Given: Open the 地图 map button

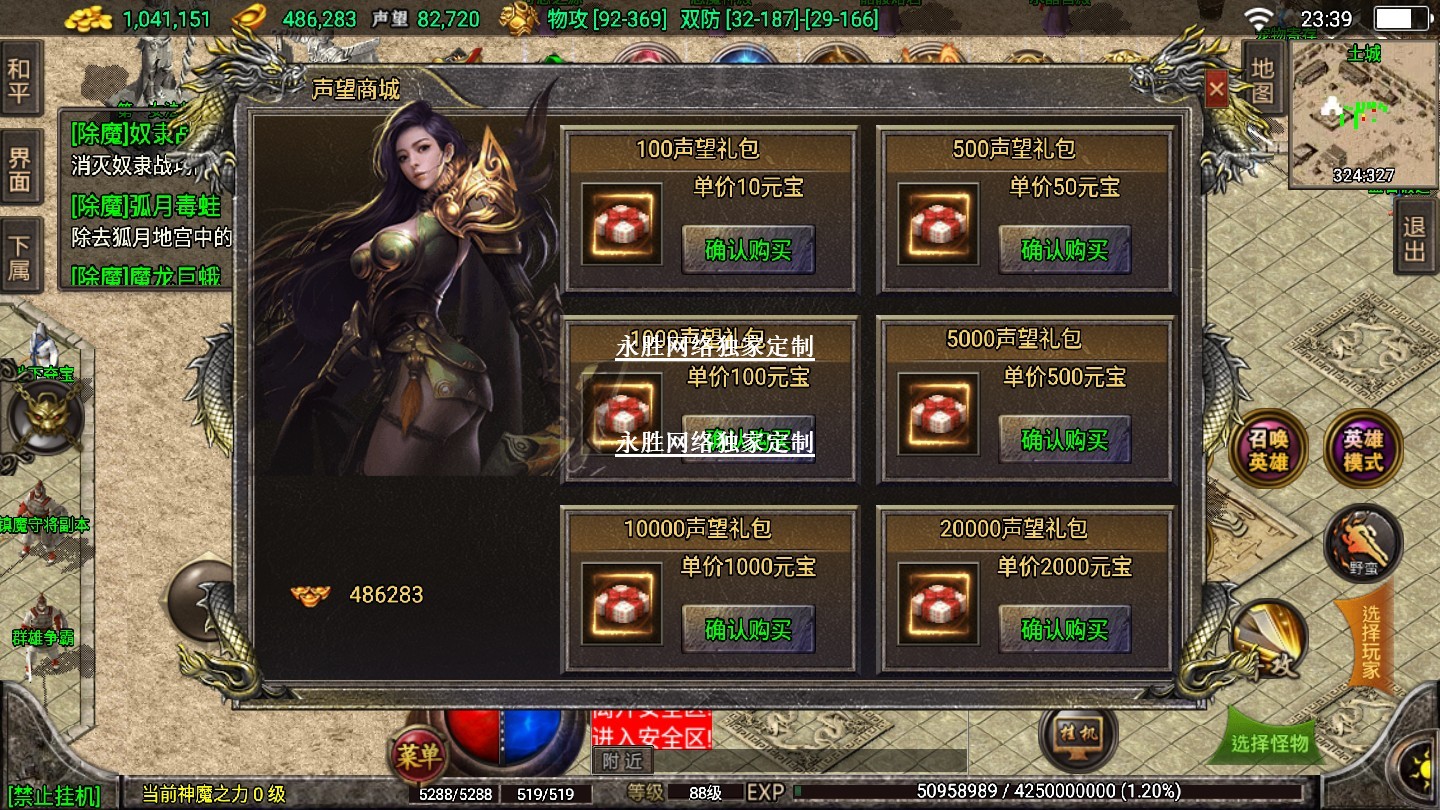Looking at the screenshot, I should (1262, 80).
